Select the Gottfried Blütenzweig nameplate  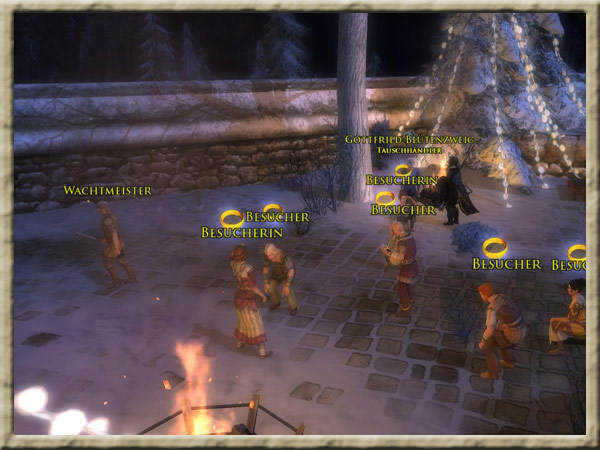tap(411, 139)
